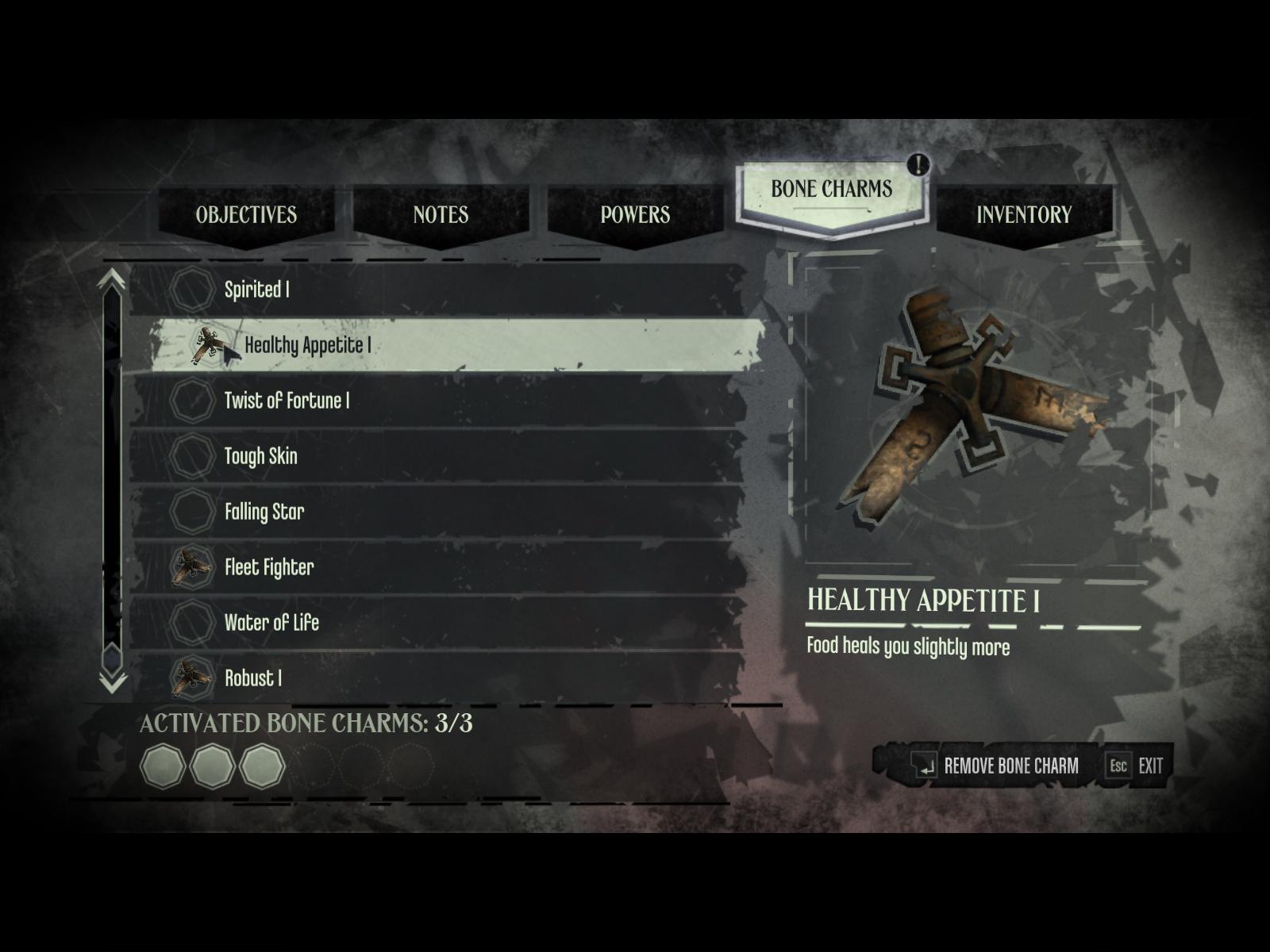Choose the Twist of Fortune I charm
The height and width of the screenshot is (952, 1270).
pyautogui.click(x=437, y=401)
